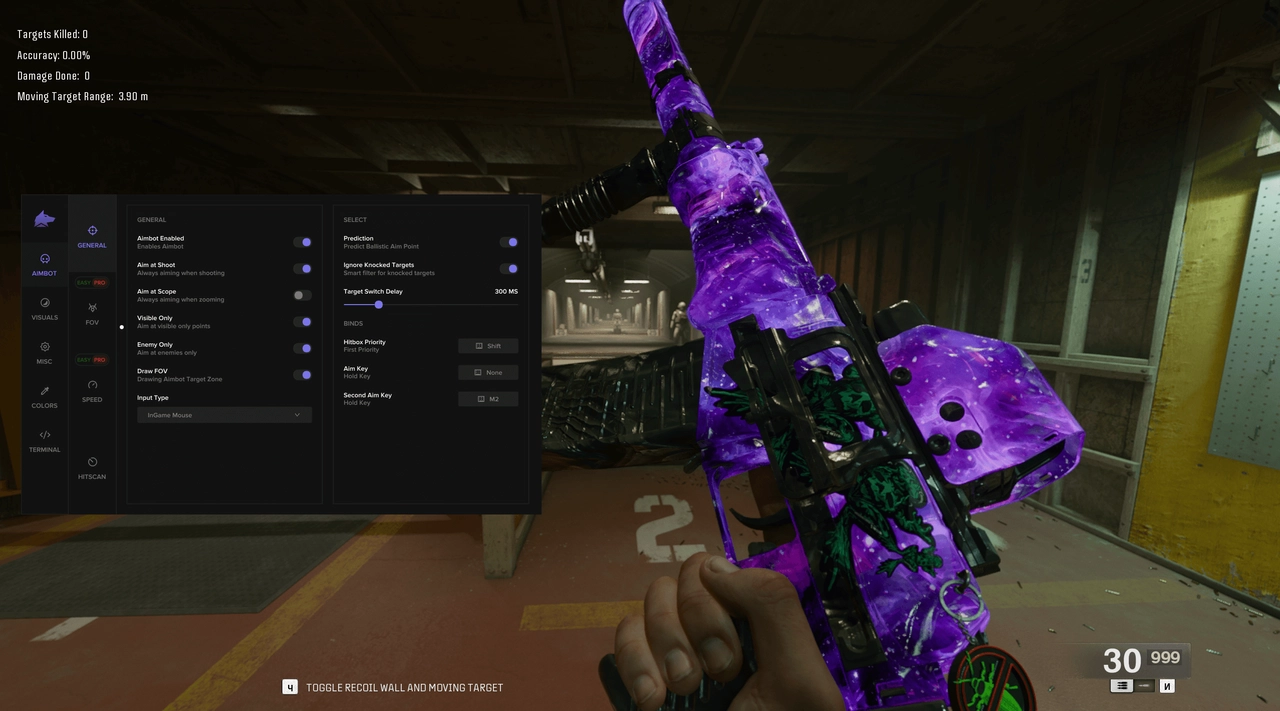Go to the Hitscan sub-tab
Viewport: 1280px width, 711px height.
[x=92, y=467]
